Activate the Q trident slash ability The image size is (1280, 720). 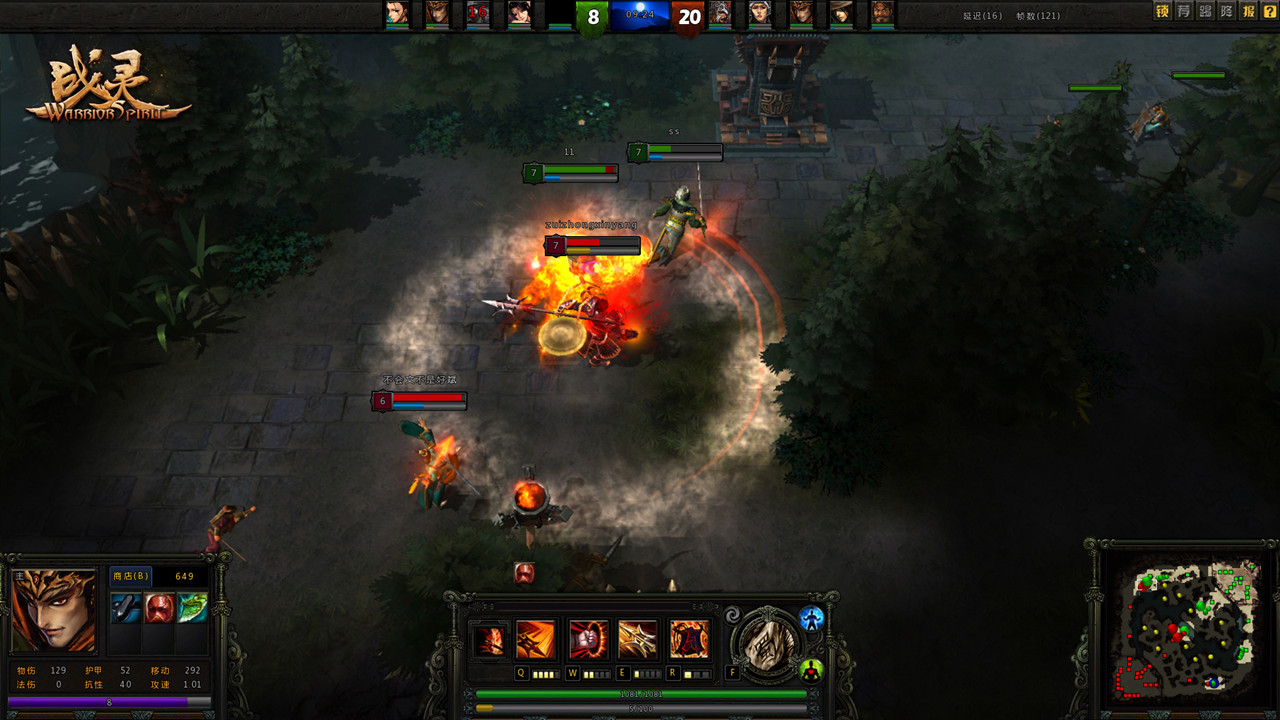535,640
